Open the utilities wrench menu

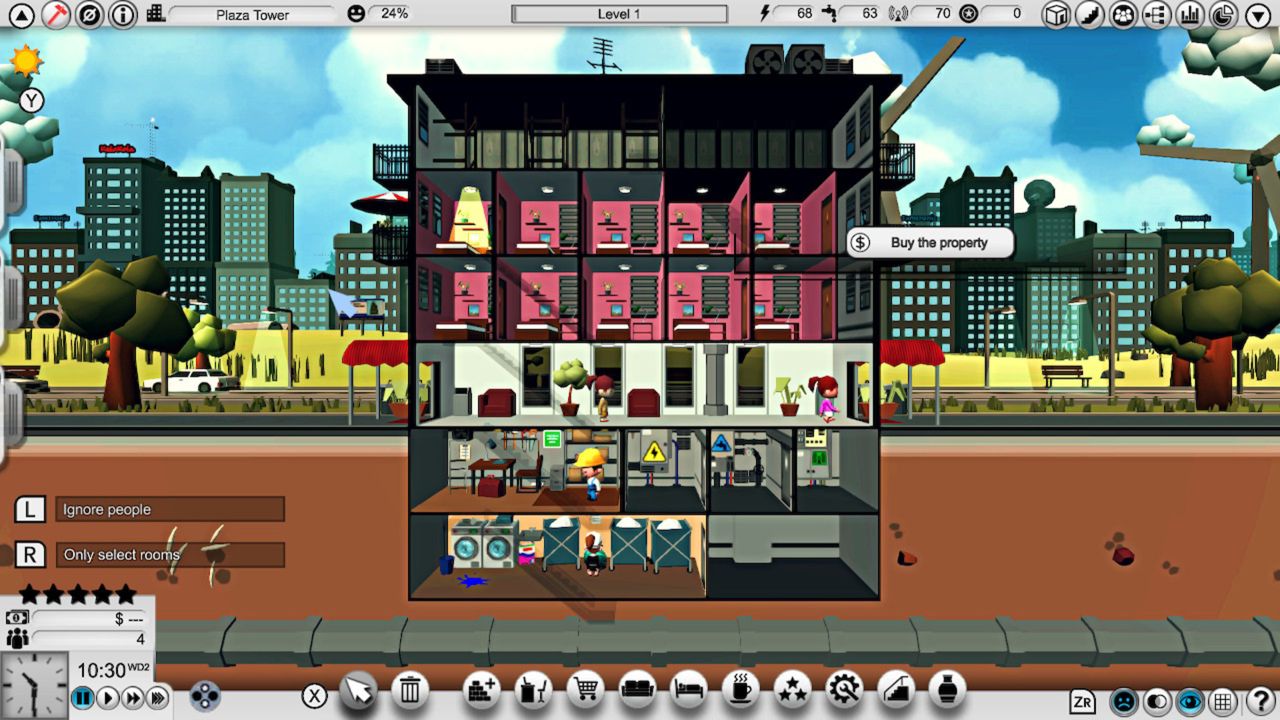[x=844, y=692]
